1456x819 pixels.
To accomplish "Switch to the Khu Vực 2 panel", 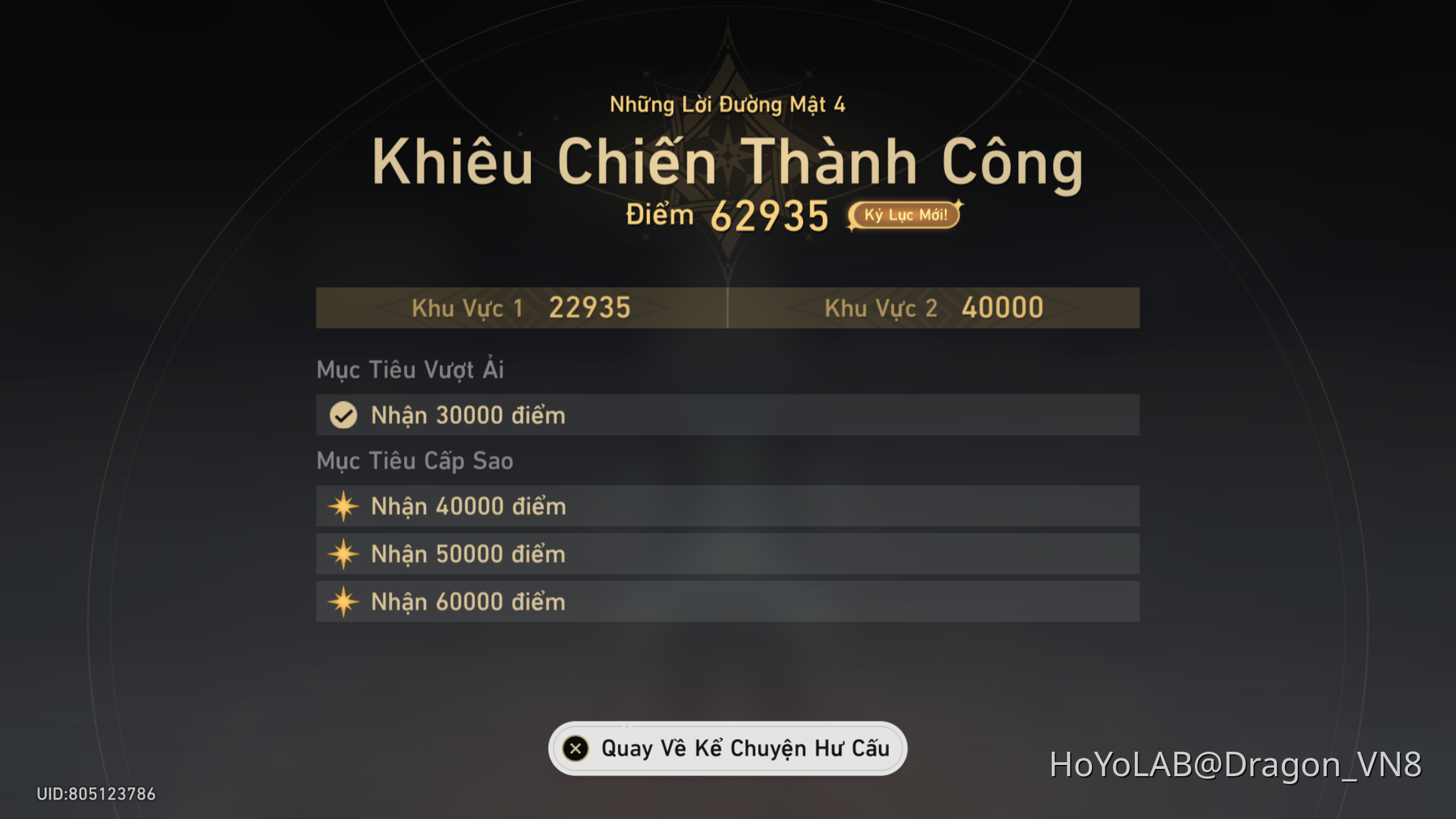I will pyautogui.click(x=933, y=307).
